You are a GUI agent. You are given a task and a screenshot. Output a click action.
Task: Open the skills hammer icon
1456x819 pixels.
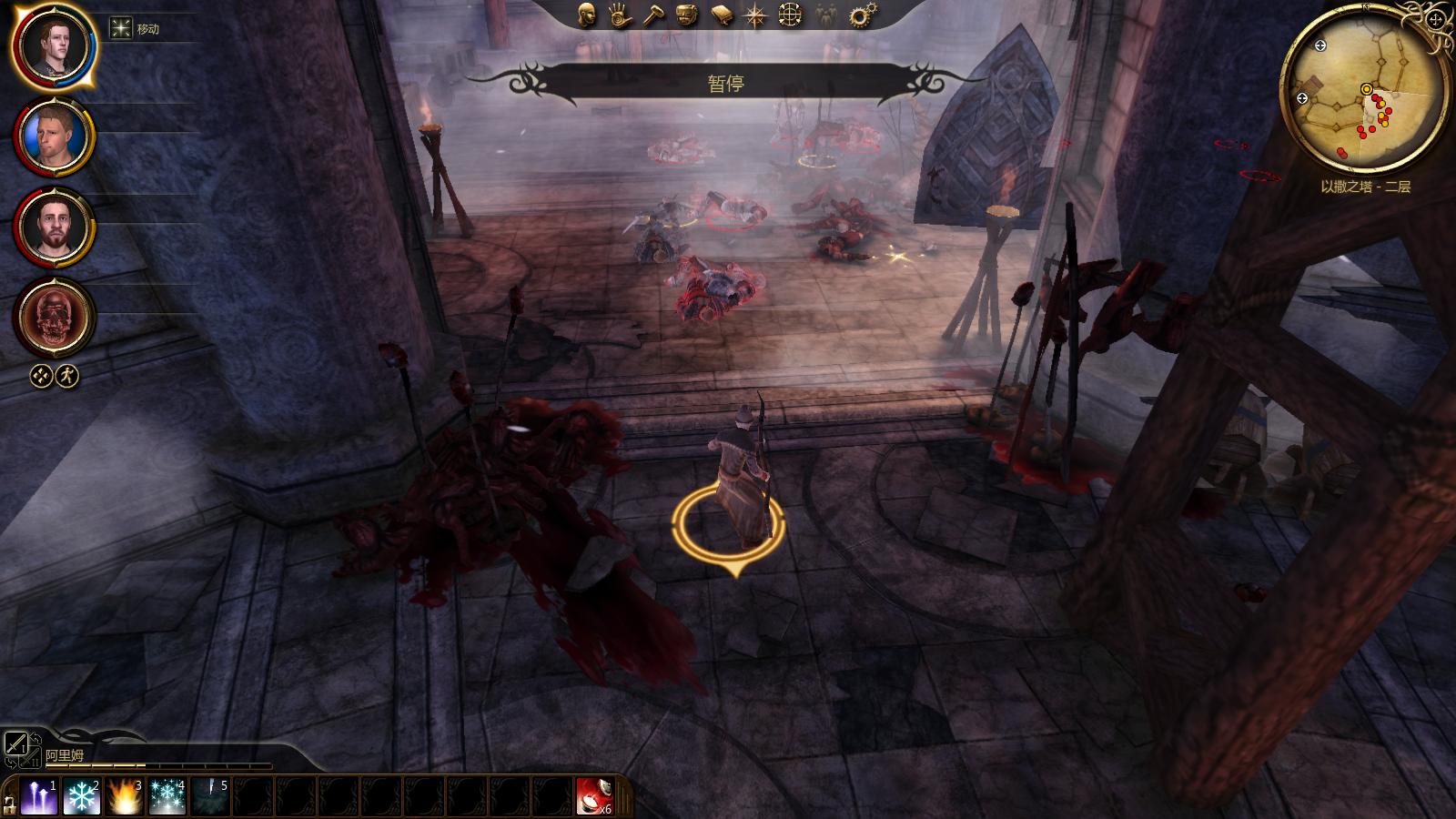[653, 15]
